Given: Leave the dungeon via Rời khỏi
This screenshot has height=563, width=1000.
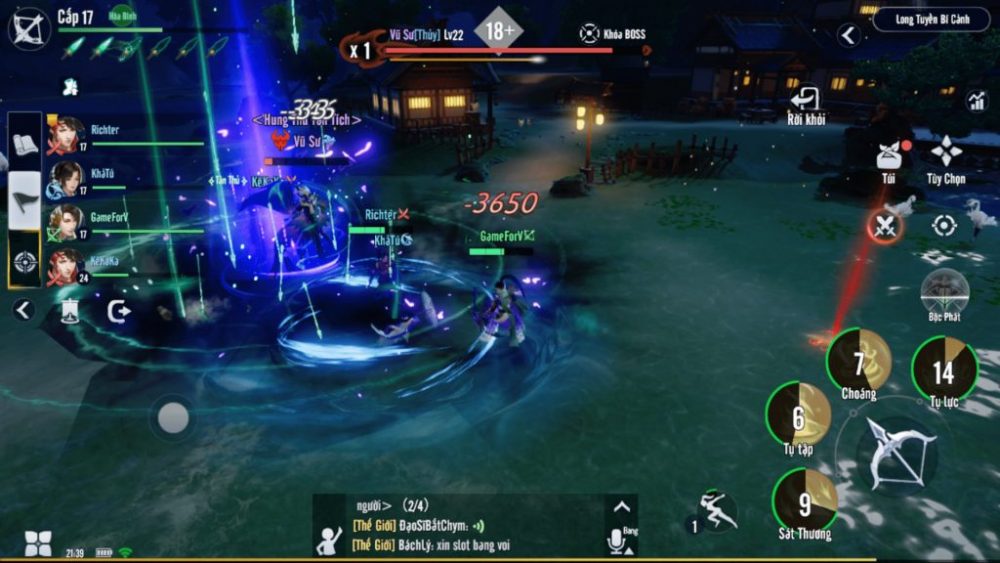Looking at the screenshot, I should click(805, 103).
